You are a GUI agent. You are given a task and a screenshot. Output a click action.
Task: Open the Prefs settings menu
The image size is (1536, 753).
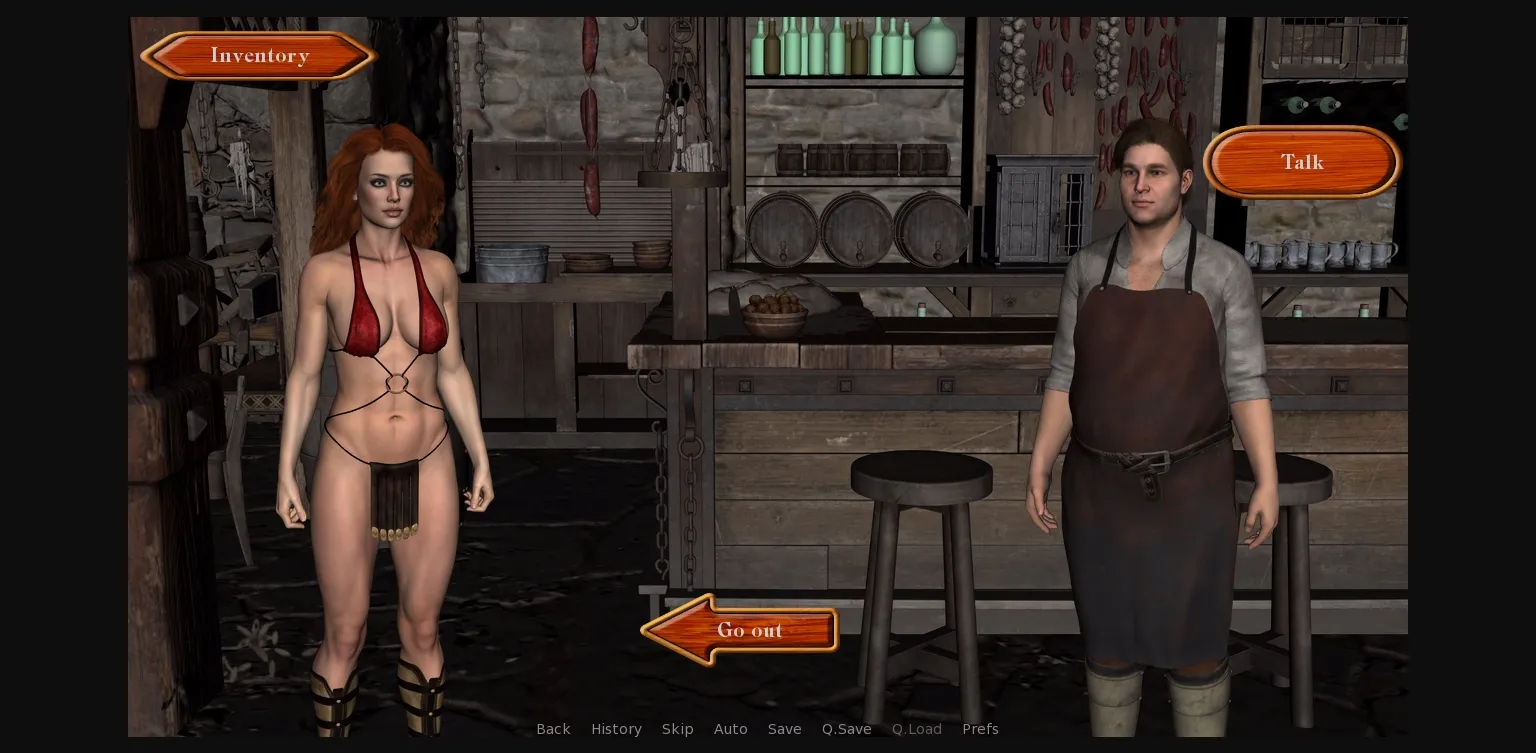coord(980,729)
